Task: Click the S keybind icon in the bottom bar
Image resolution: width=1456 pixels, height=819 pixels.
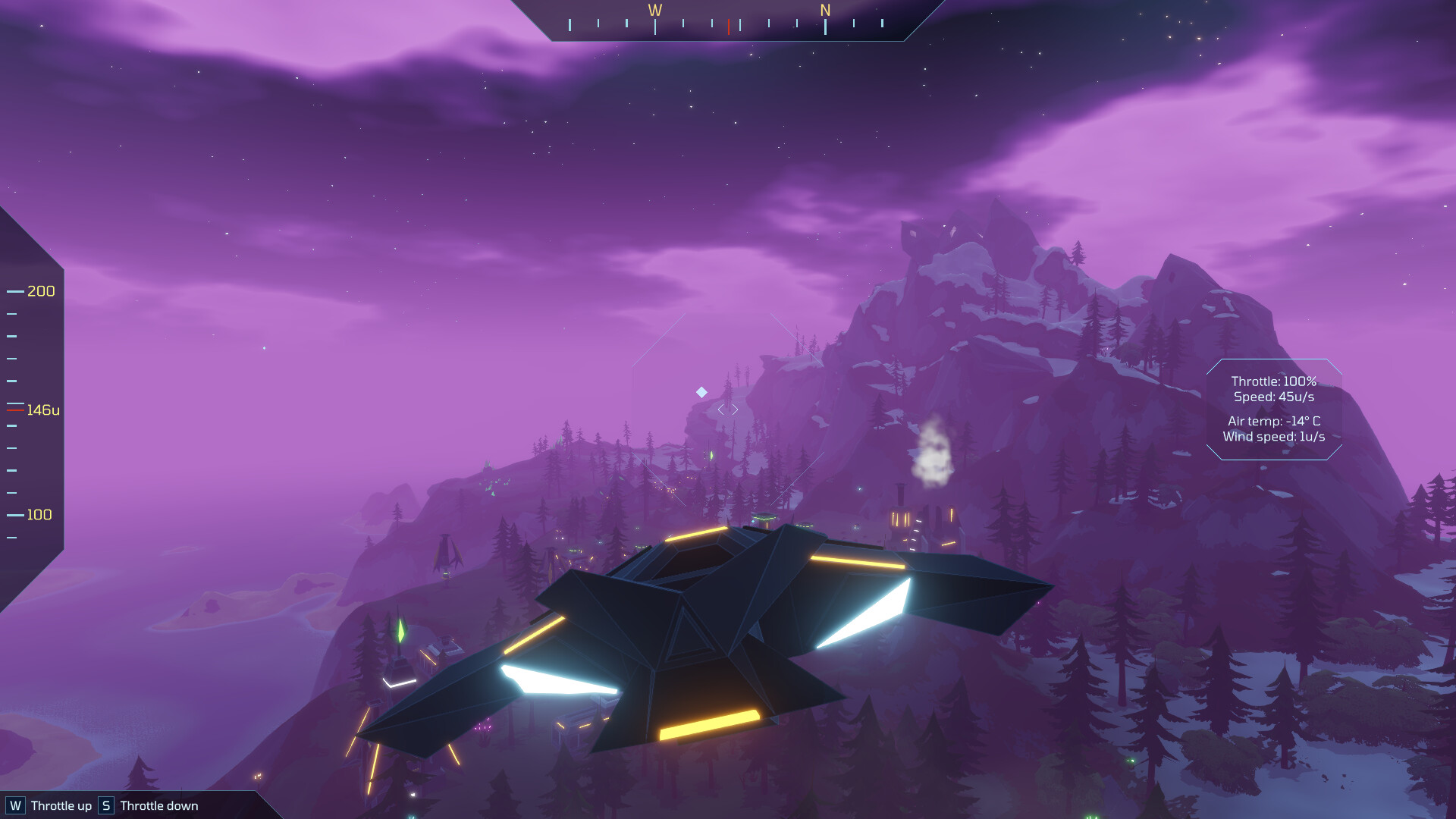Action: [x=105, y=806]
